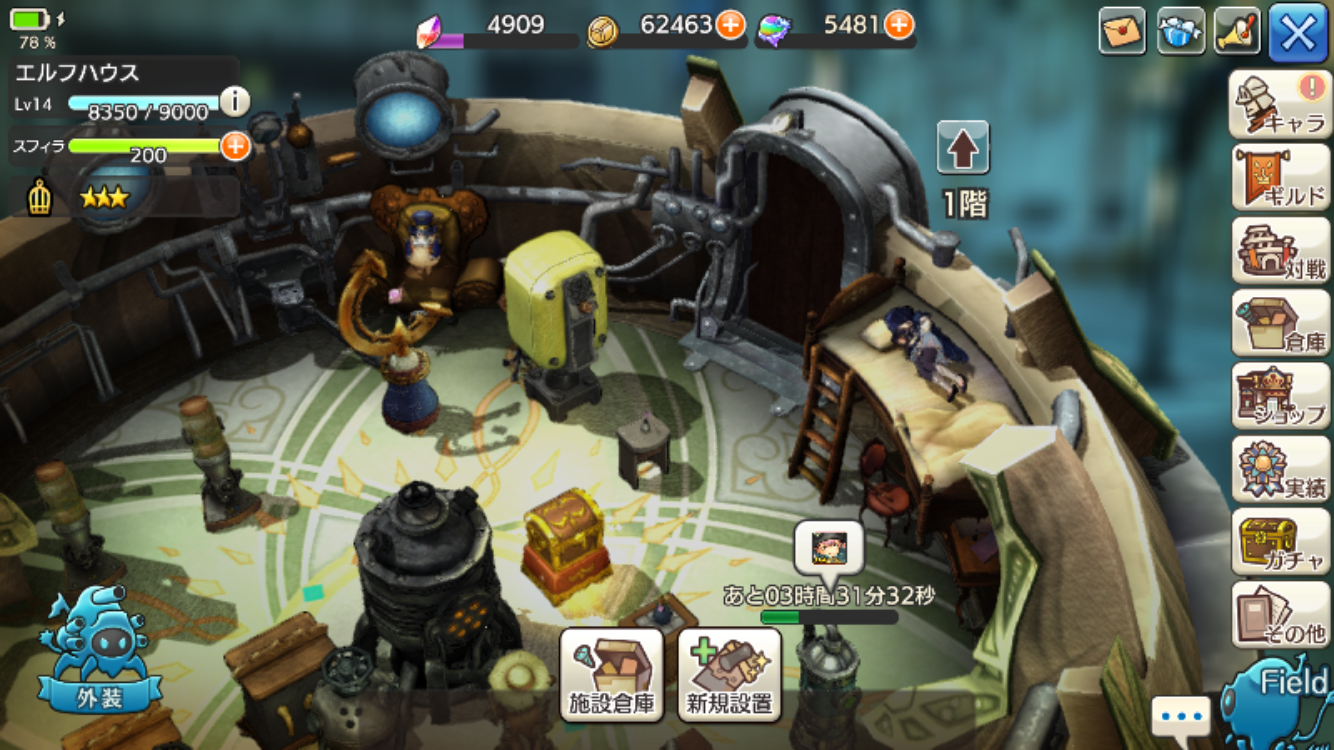Open the 倉庫 storage menu
The image size is (1334, 750).
[1280, 323]
